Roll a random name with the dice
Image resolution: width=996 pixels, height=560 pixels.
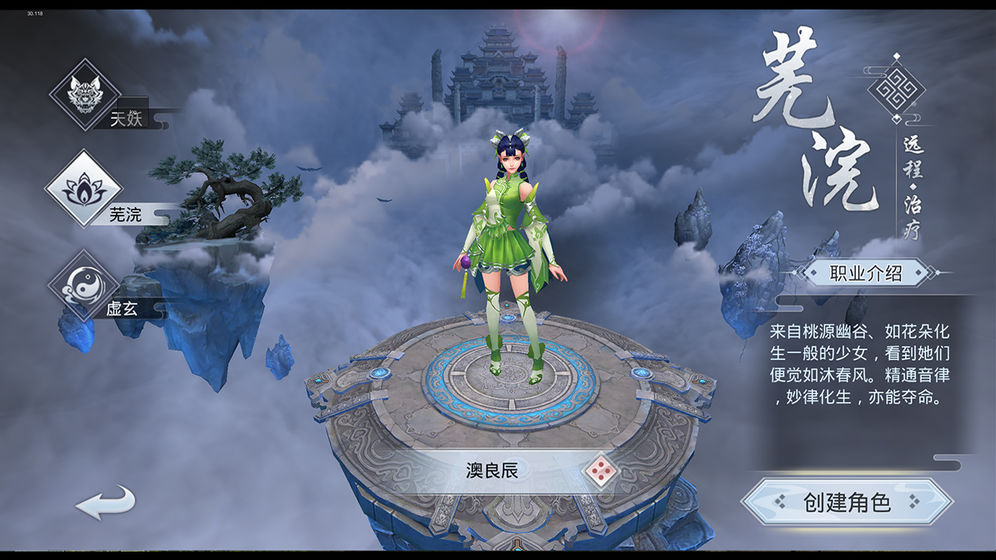(600, 470)
